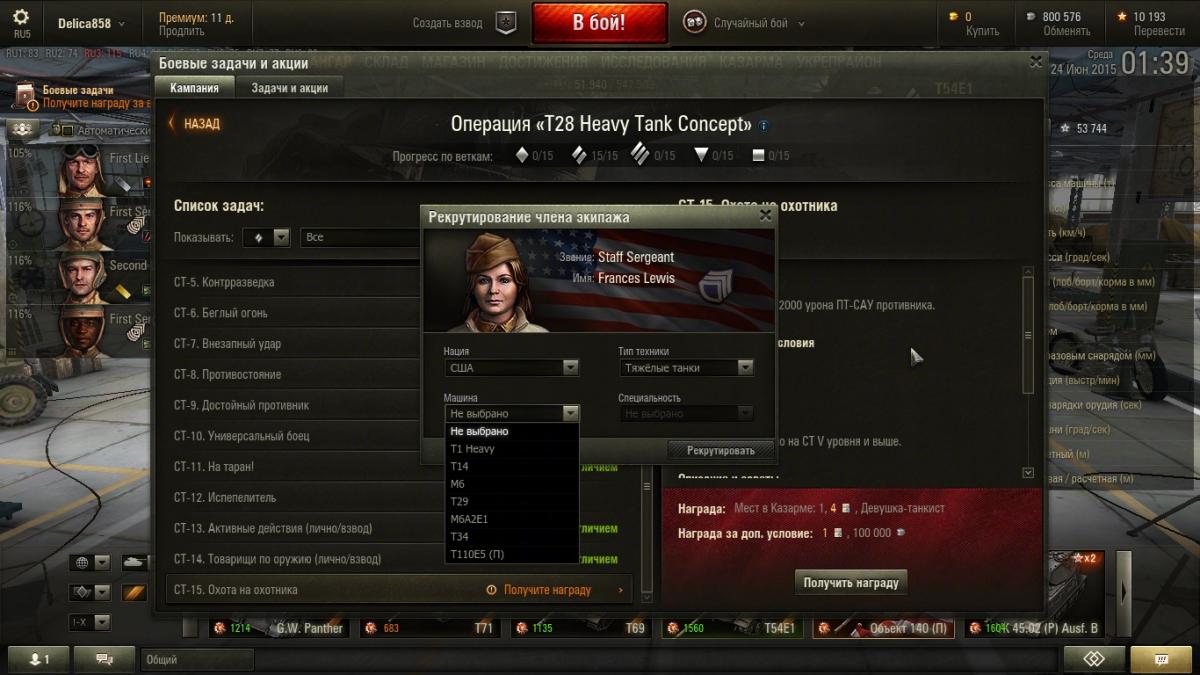This screenshot has width=1200, height=675.
Task: Close the crew recruitment dialog
Action: coord(766,214)
